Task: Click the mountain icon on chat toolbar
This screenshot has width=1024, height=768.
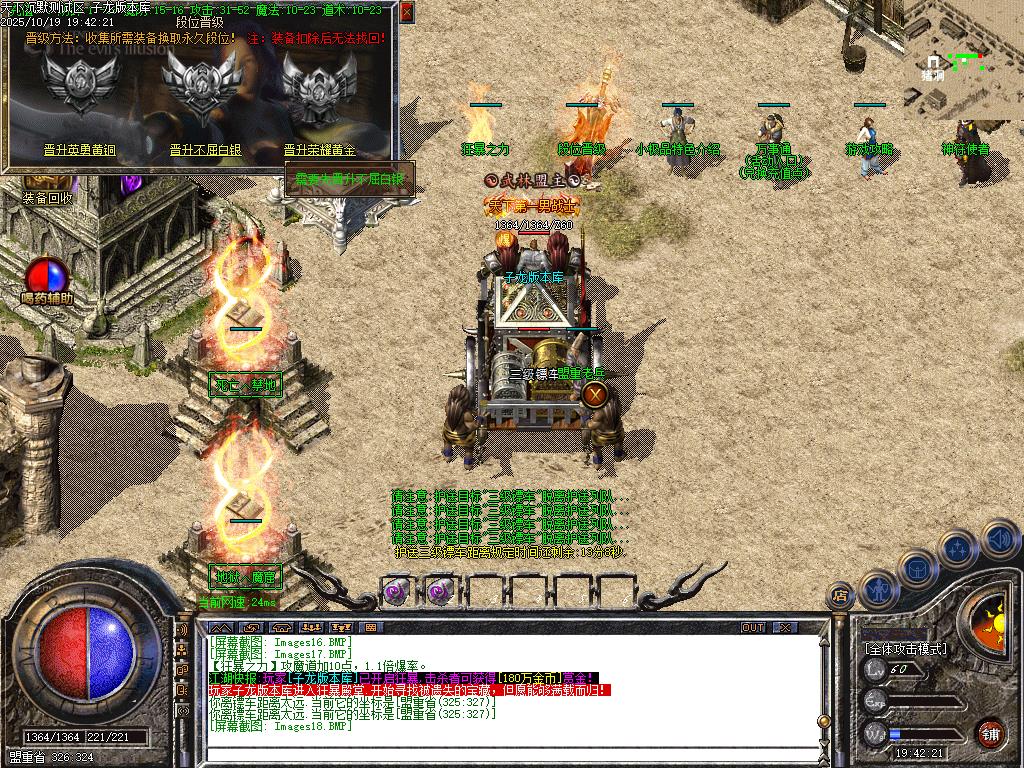Action: [x=224, y=627]
